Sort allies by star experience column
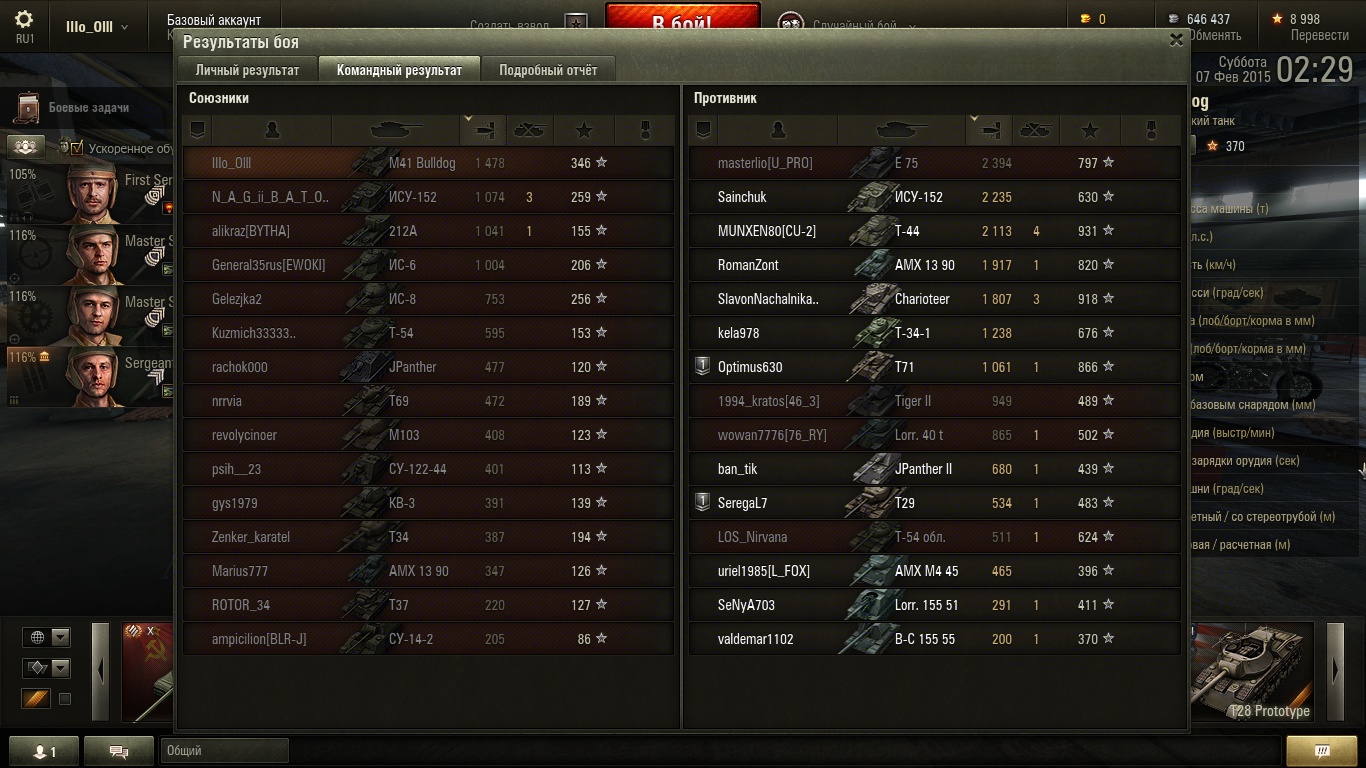Screen dimensions: 1366x768 584,130
